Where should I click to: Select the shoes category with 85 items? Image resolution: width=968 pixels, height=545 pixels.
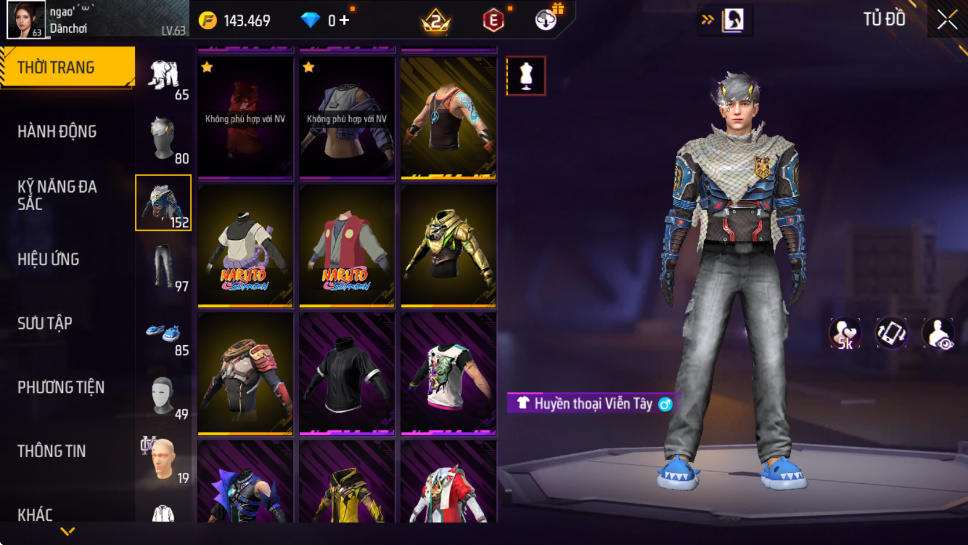[164, 333]
